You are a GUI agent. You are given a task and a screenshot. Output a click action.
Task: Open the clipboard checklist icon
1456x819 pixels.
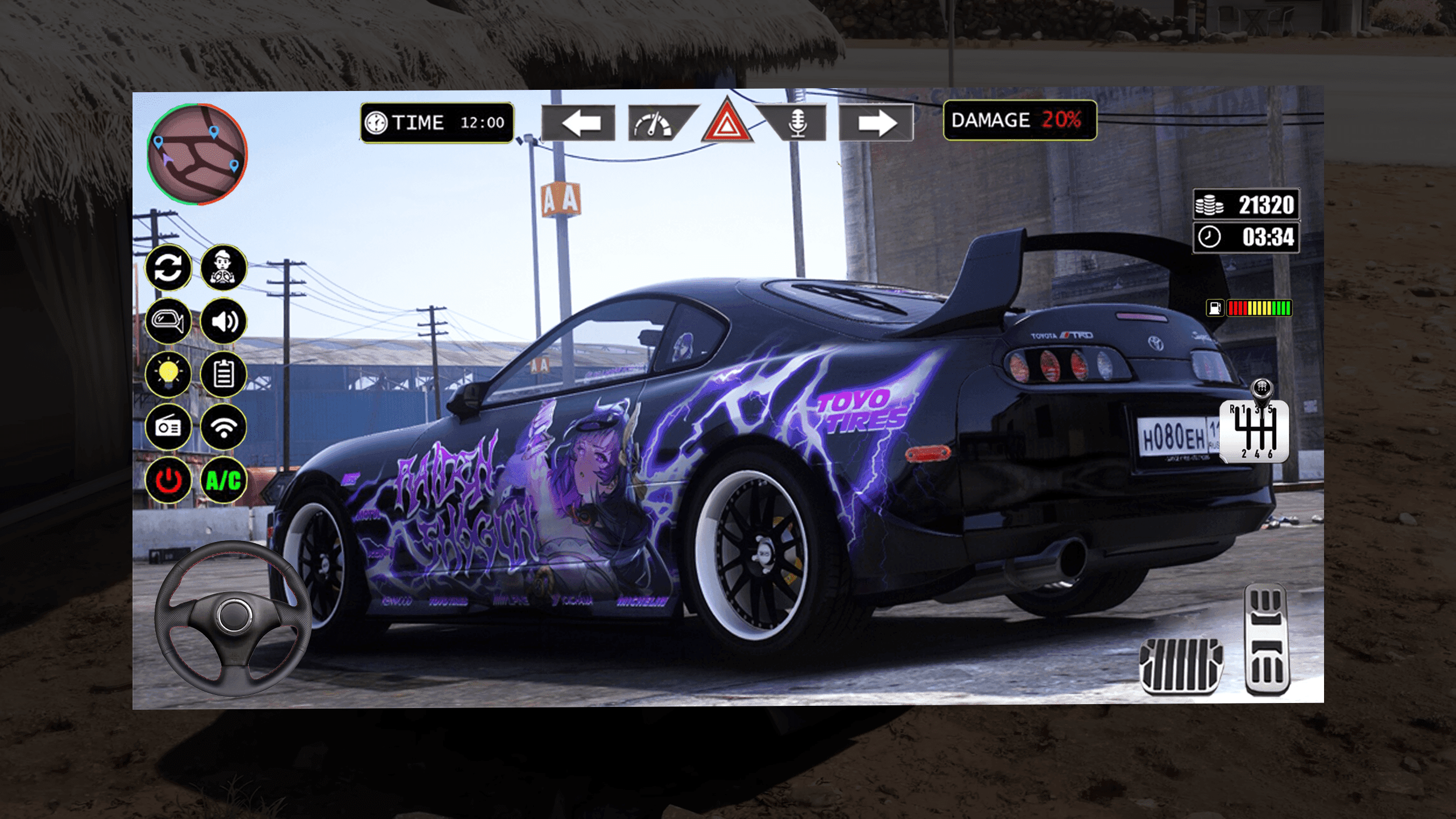coord(224,374)
